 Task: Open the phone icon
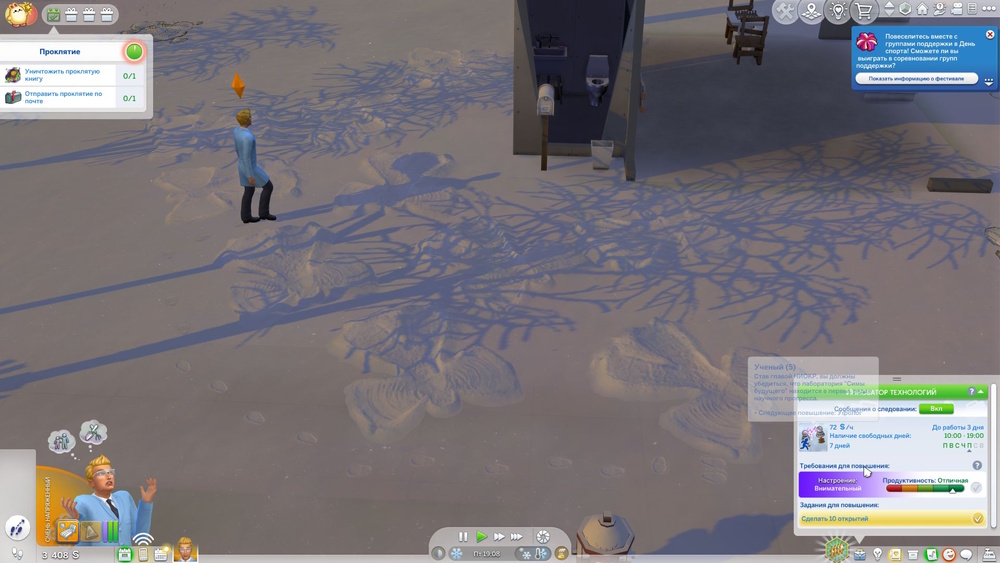pyautogui.click(x=143, y=554)
